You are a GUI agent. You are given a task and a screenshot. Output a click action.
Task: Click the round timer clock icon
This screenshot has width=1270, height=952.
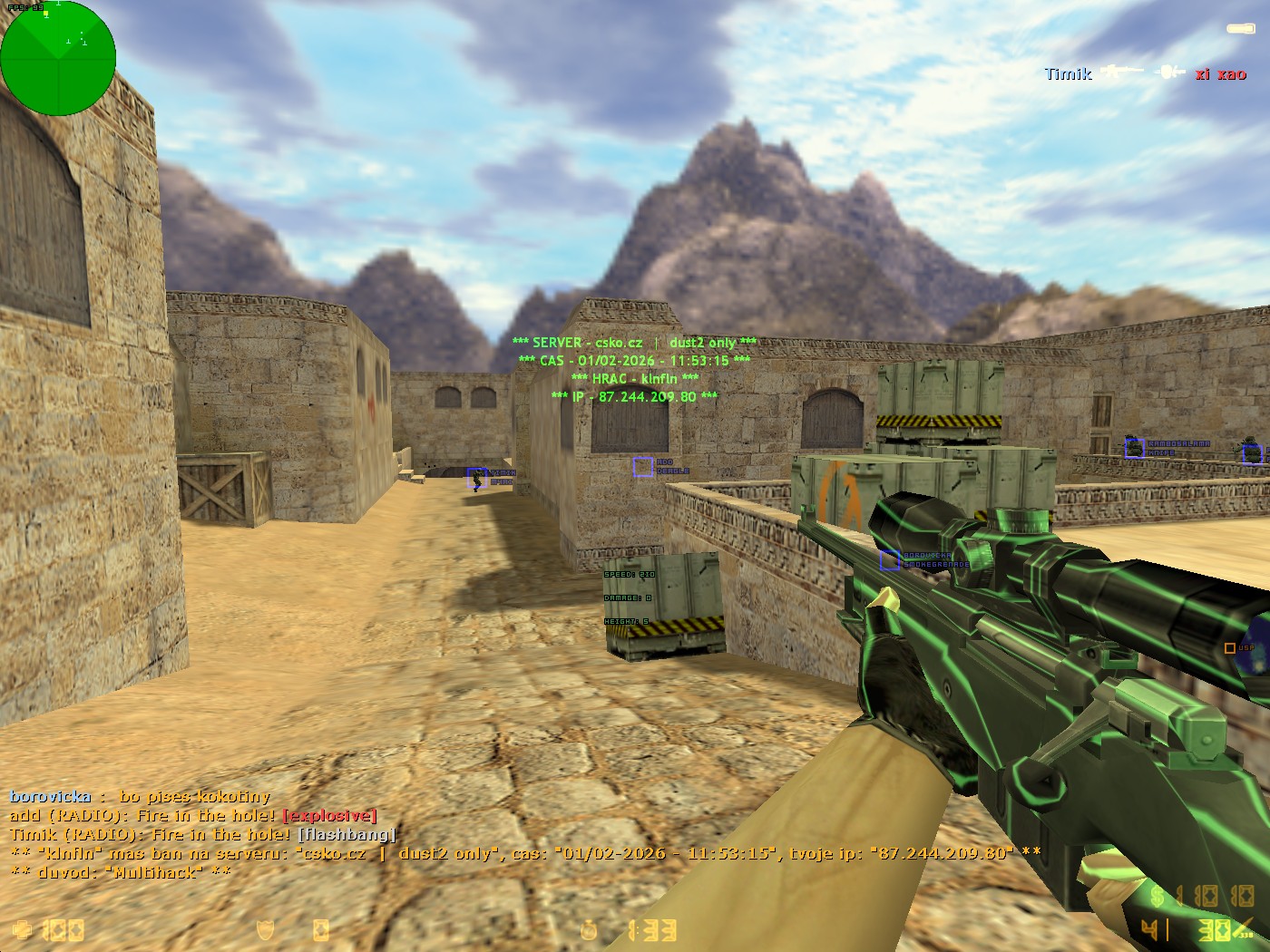[591, 930]
